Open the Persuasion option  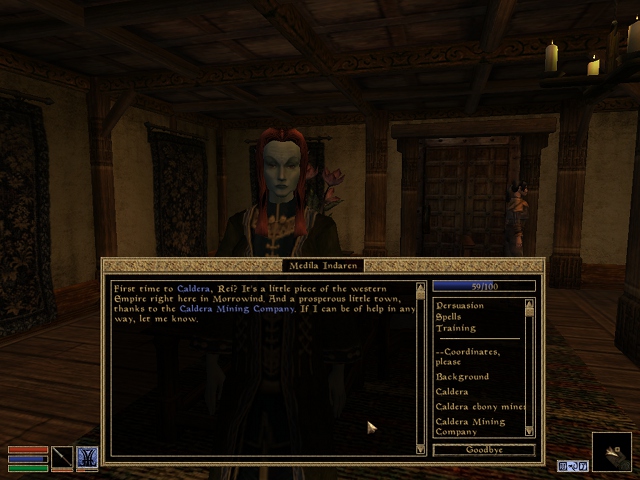coord(460,305)
